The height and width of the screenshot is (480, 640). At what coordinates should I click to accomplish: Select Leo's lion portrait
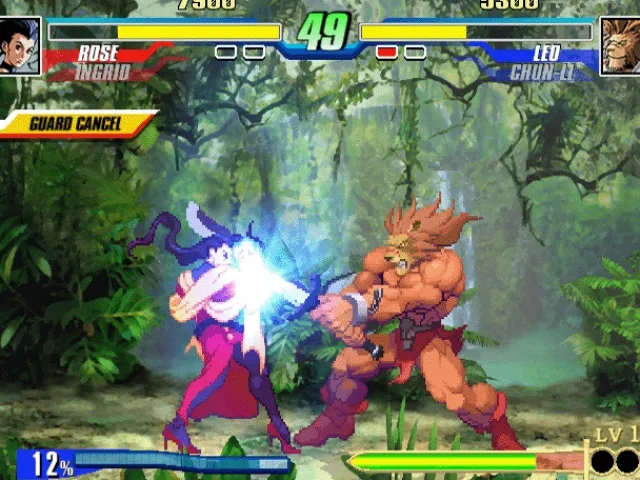tap(619, 46)
